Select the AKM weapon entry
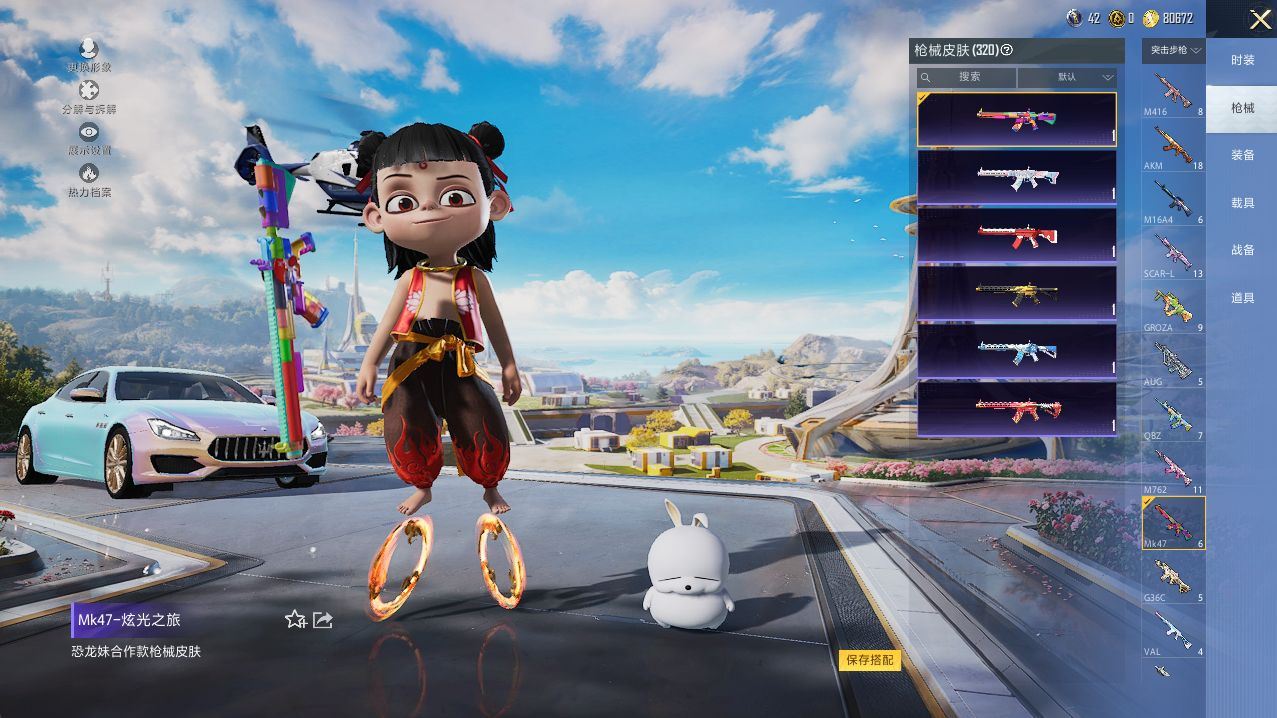Viewport: 1277px width, 718px height. tap(1173, 147)
